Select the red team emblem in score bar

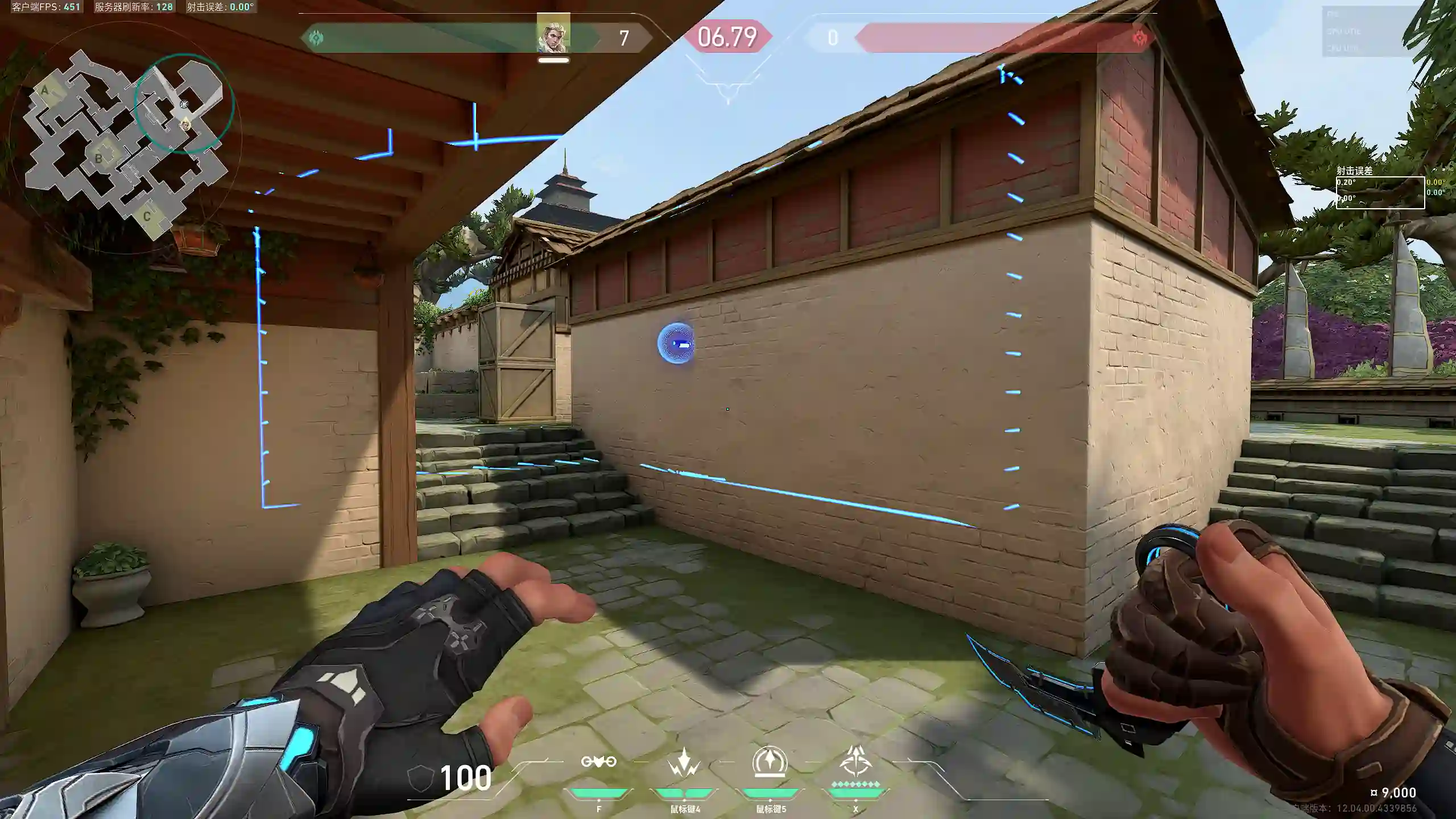(x=1139, y=38)
